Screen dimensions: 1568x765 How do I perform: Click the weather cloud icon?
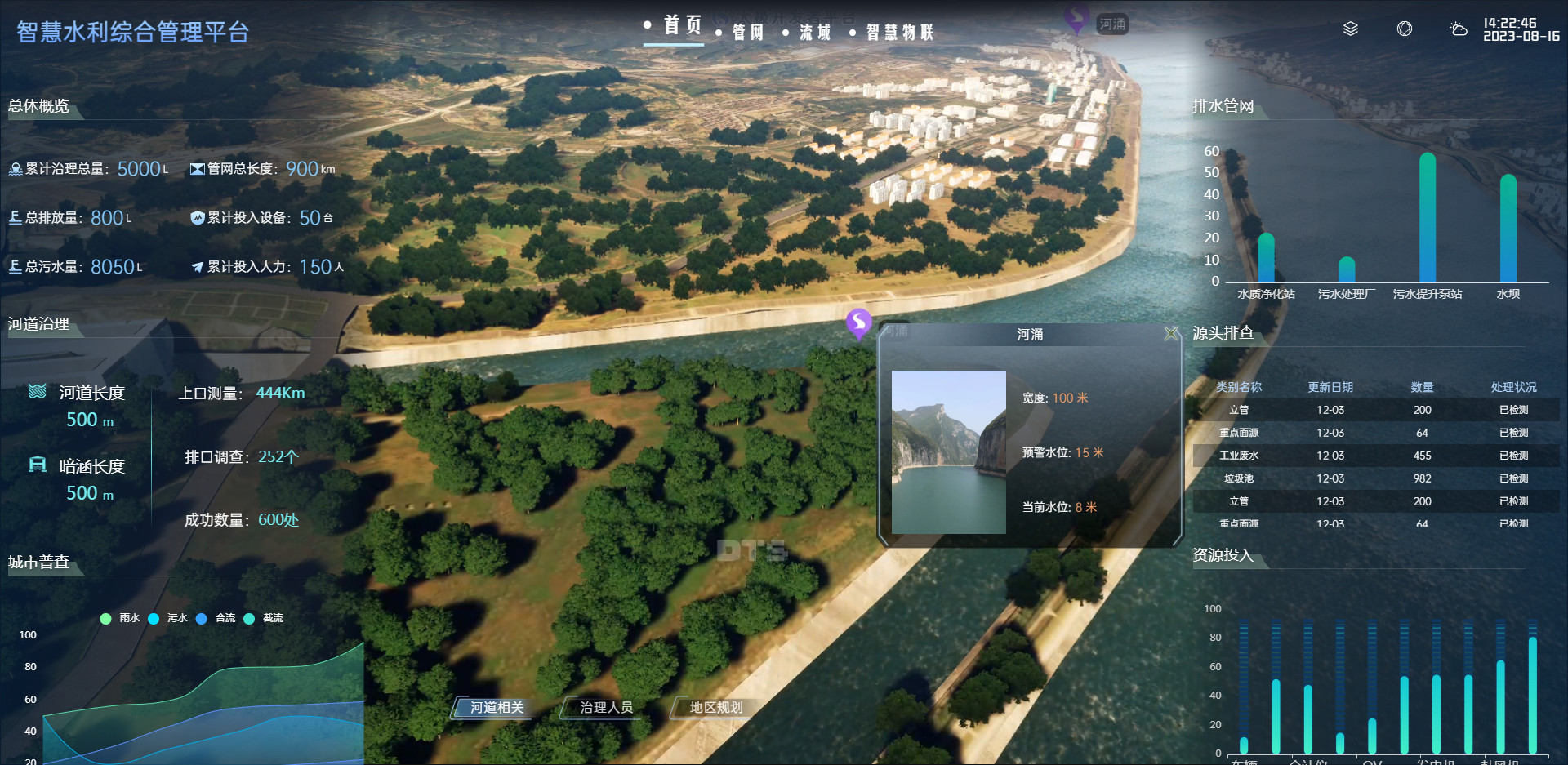point(1458,29)
